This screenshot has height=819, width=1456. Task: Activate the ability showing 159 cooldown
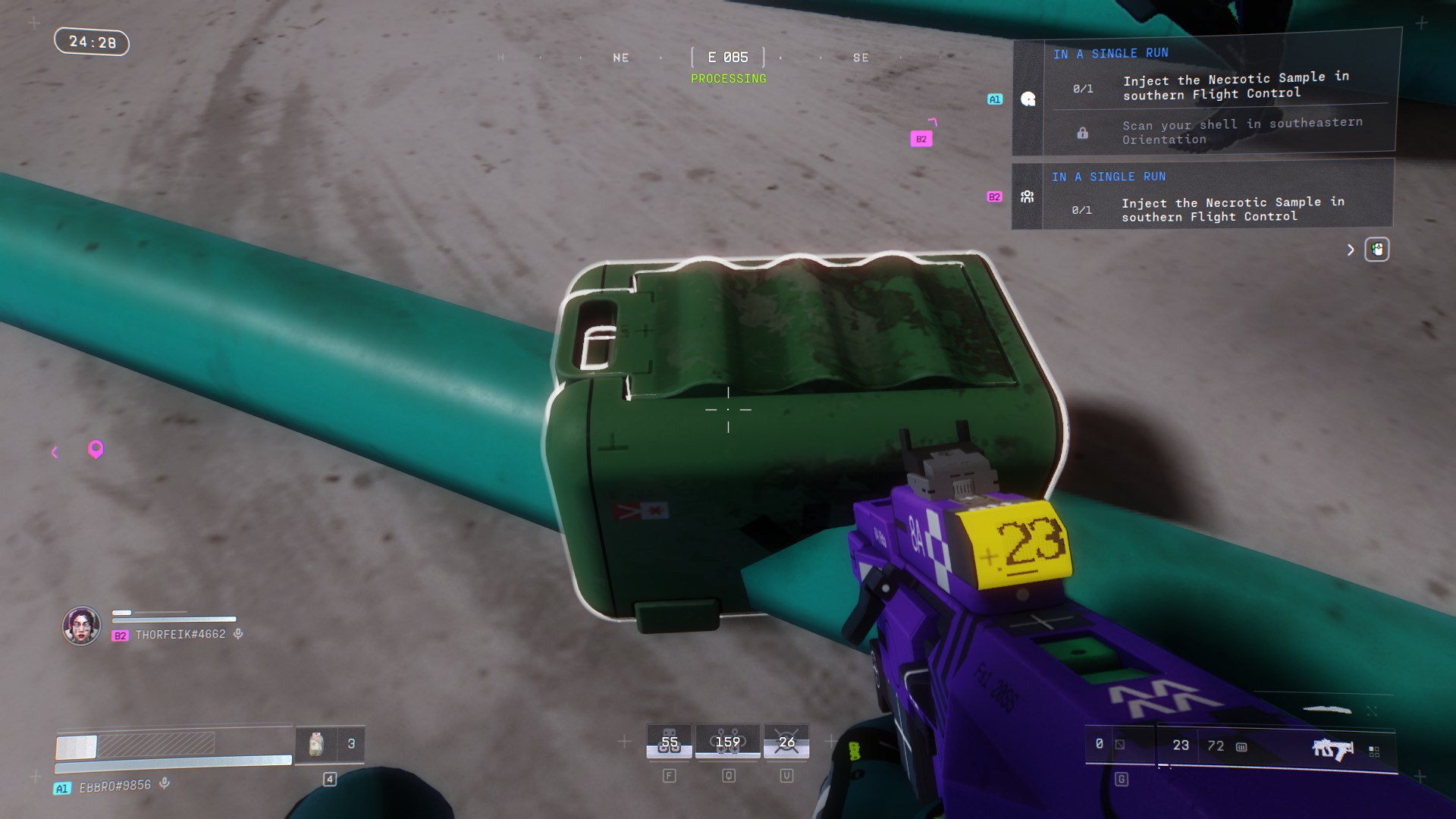point(728,742)
